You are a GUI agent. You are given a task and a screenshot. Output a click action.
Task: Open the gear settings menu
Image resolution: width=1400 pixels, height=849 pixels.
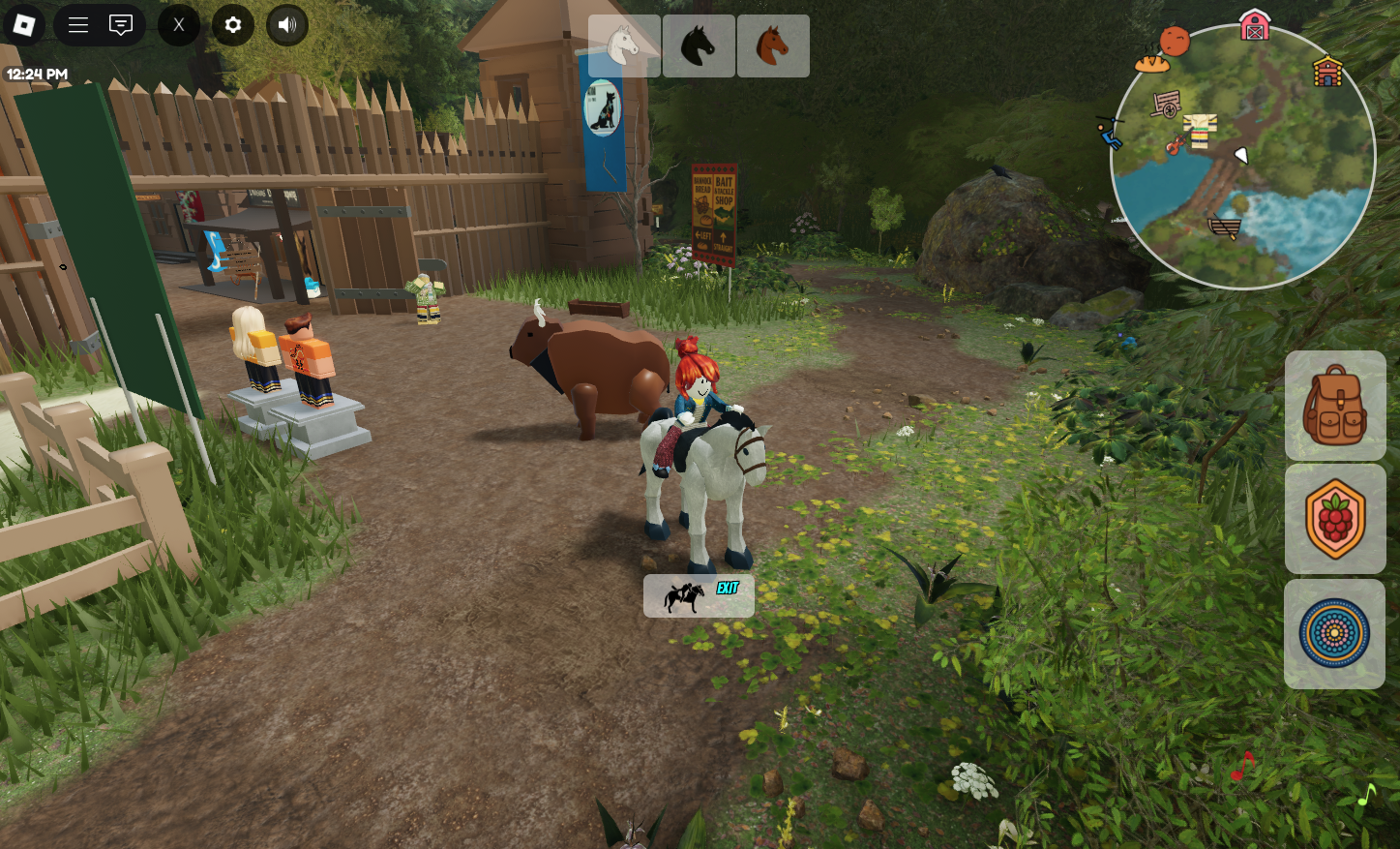point(233,25)
